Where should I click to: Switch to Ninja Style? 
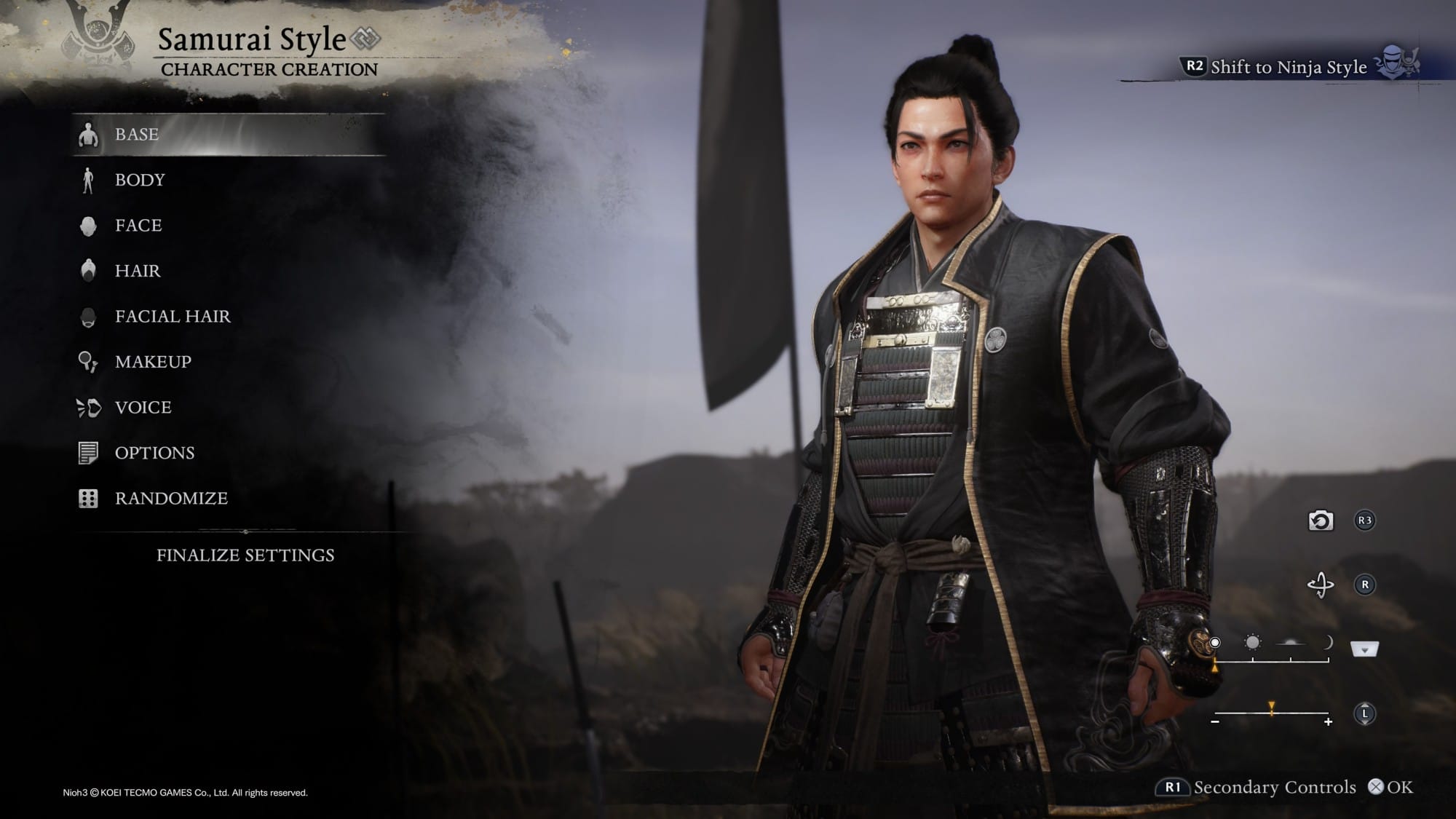tap(1288, 67)
